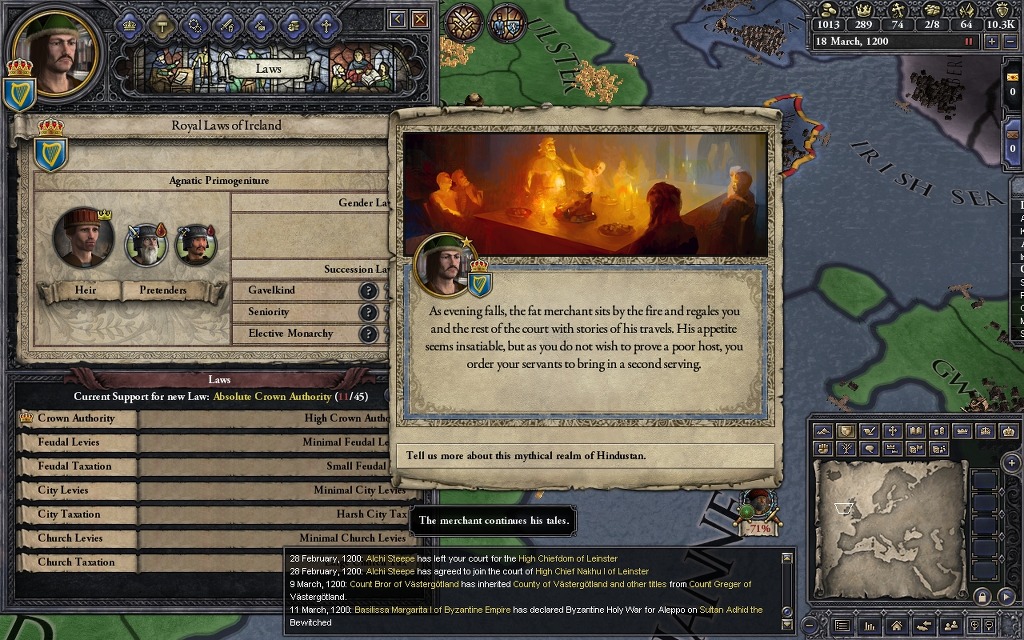Click the help icon next to Gavelkind
The image size is (1024, 640).
pos(368,291)
